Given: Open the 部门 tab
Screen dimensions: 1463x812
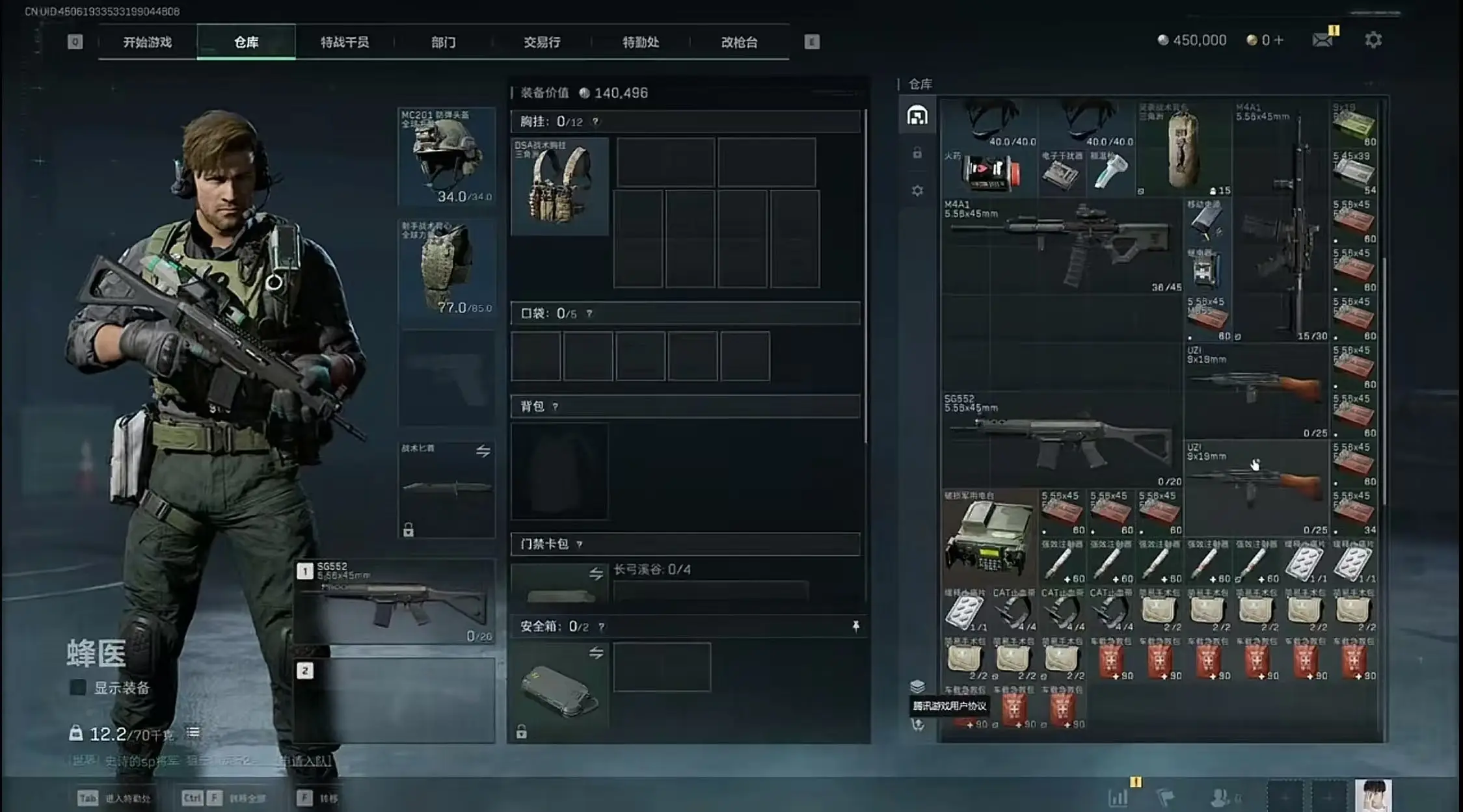Looking at the screenshot, I should (x=443, y=42).
